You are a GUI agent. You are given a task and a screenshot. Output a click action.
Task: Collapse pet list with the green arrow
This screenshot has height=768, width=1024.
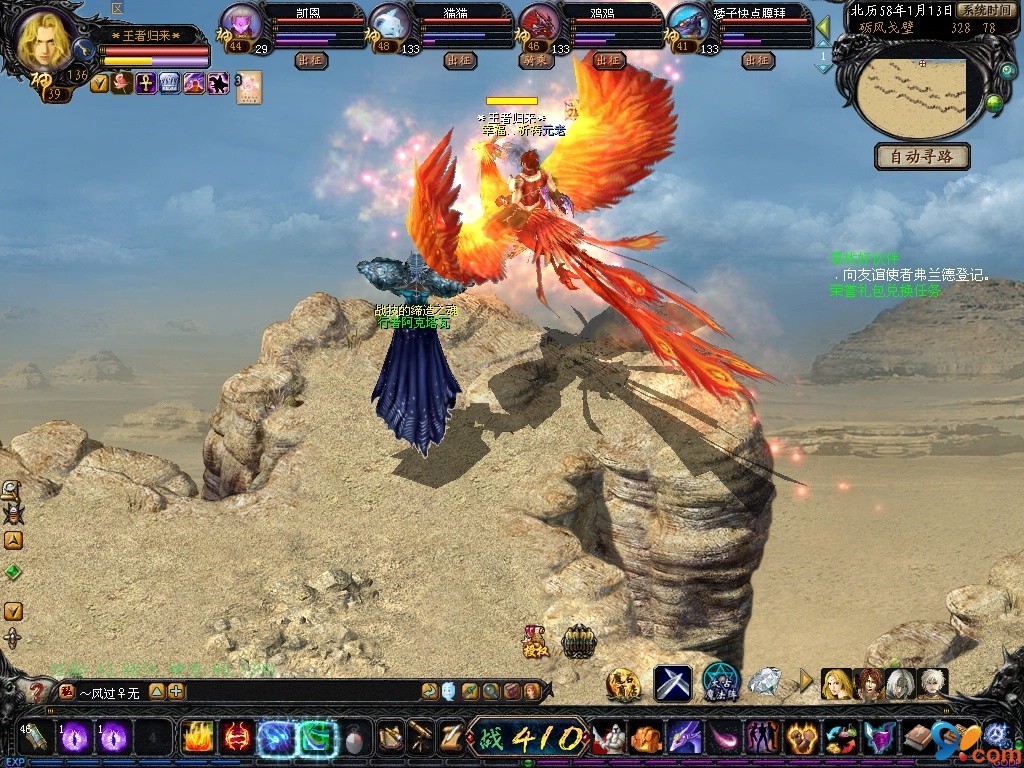[x=823, y=27]
